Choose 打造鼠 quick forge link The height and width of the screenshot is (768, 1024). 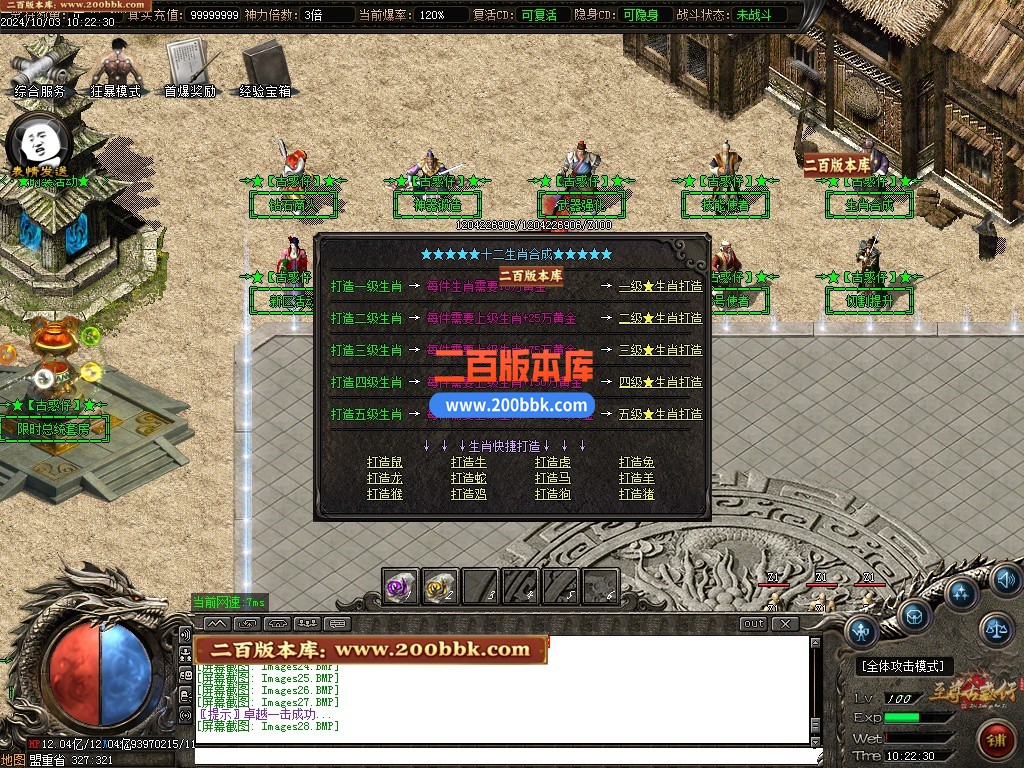(x=385, y=462)
